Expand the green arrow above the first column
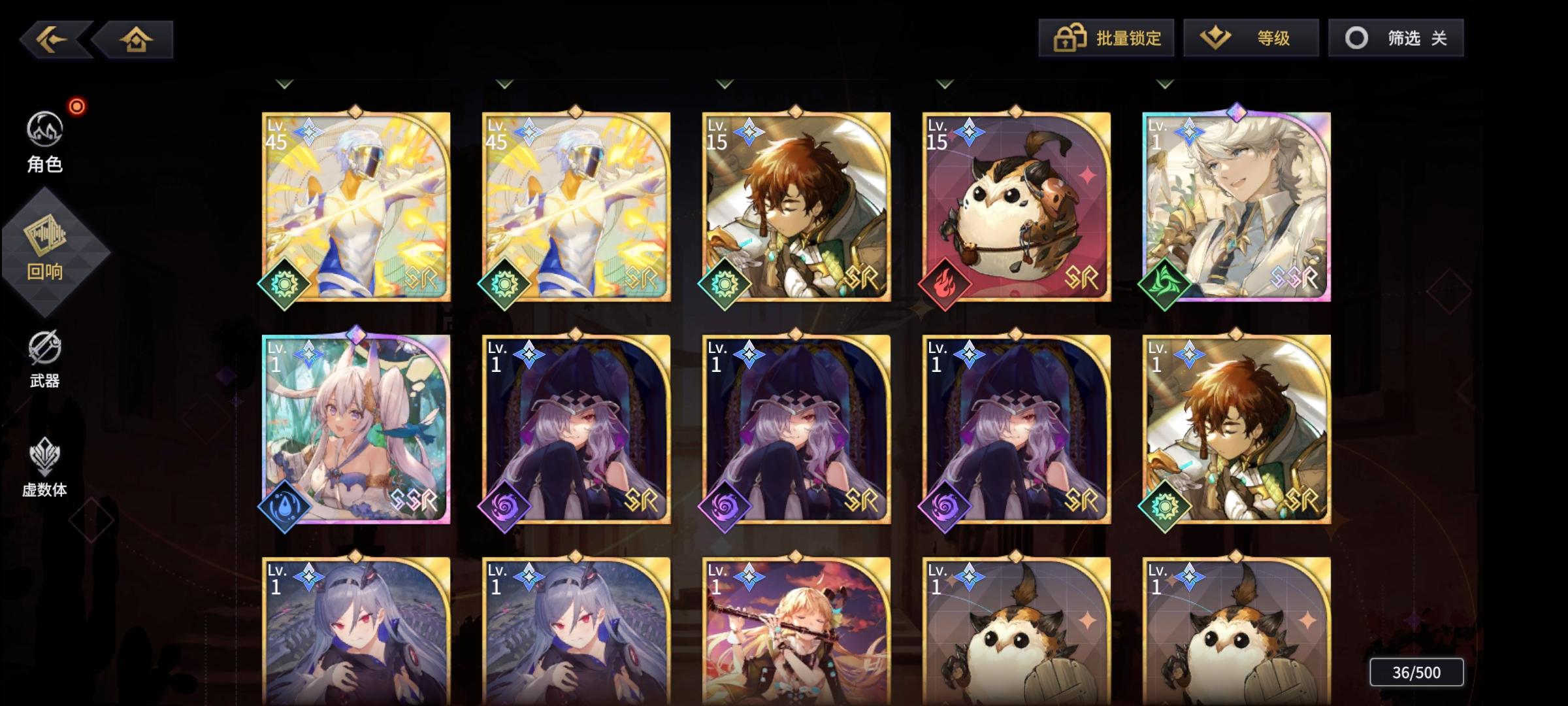This screenshot has height=706, width=1568. (284, 83)
